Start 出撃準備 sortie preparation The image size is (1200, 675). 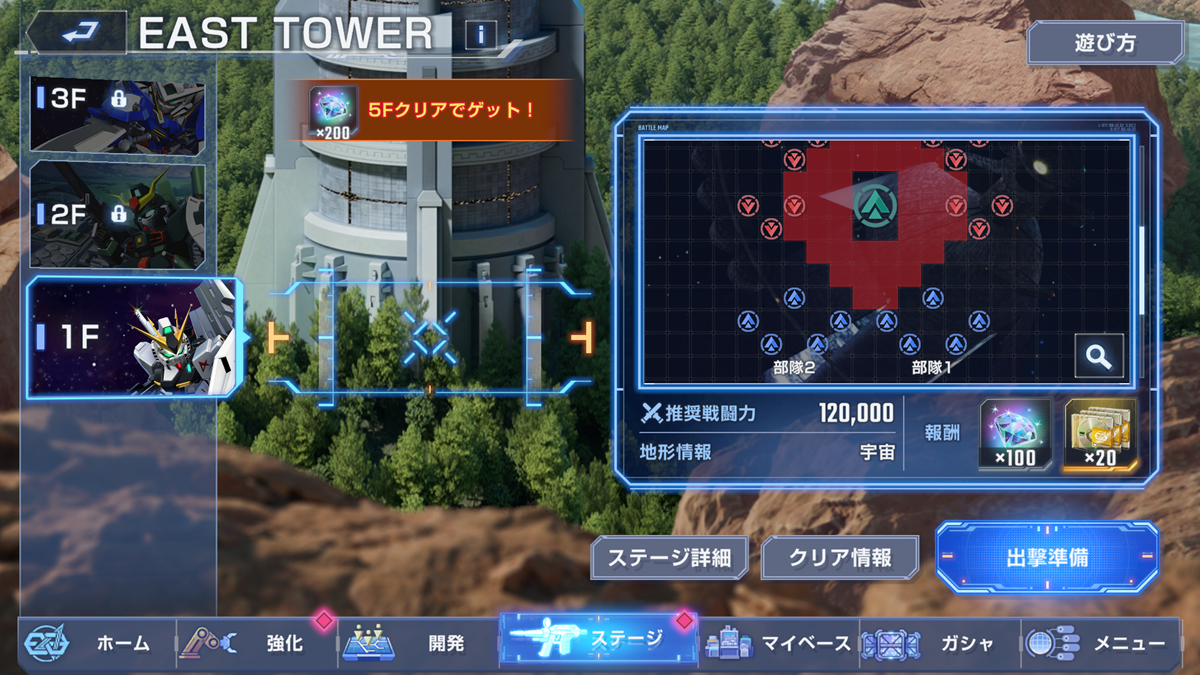point(1046,557)
